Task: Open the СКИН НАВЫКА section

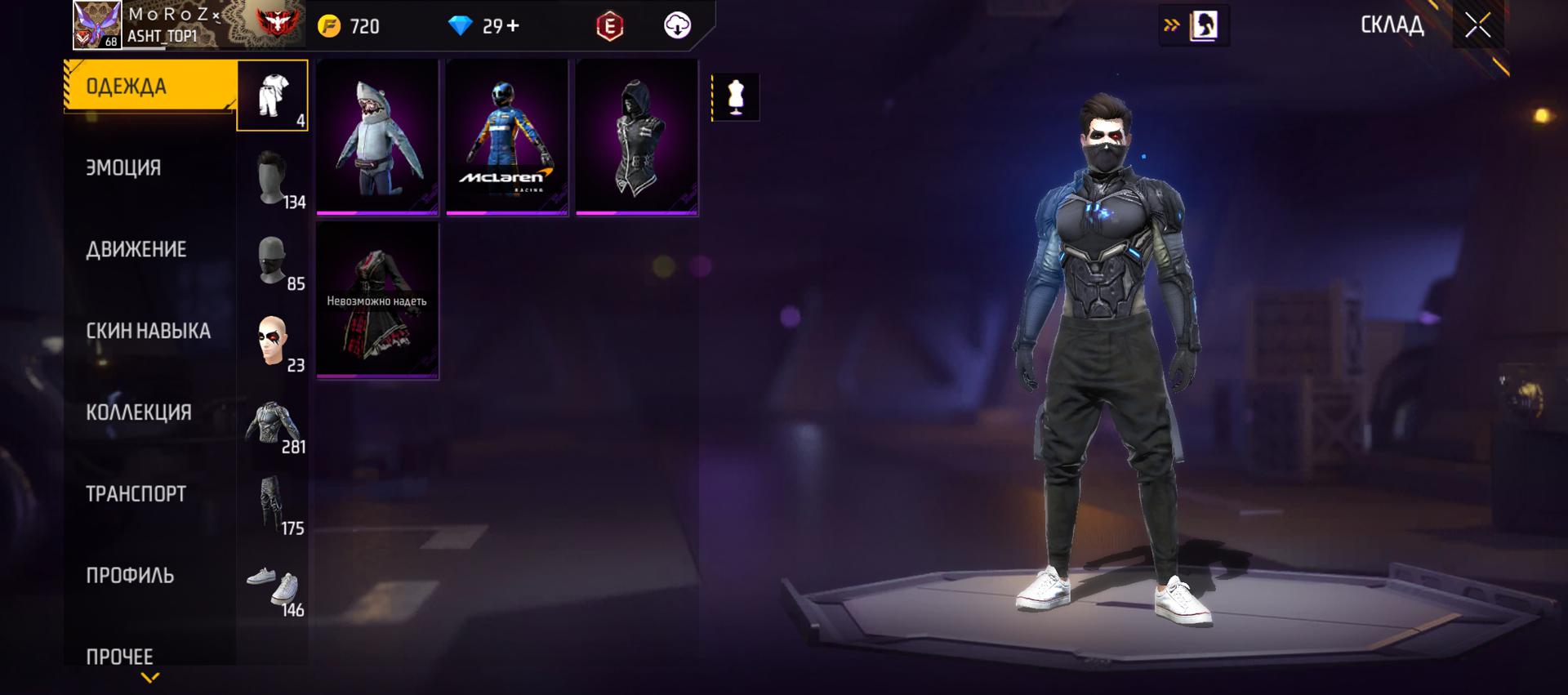Action: [x=148, y=331]
